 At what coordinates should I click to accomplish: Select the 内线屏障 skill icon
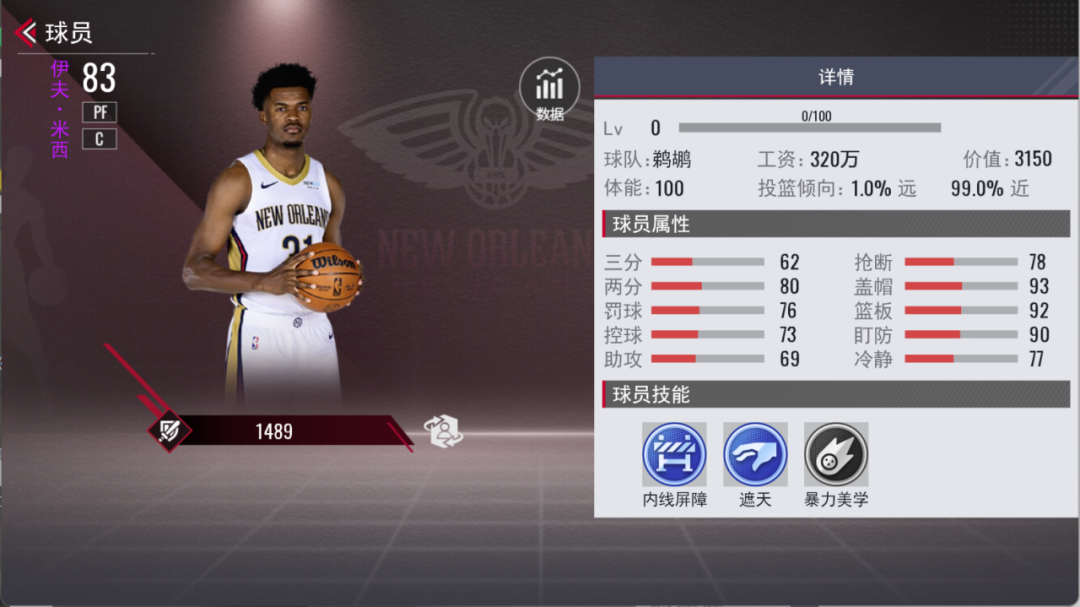674,454
